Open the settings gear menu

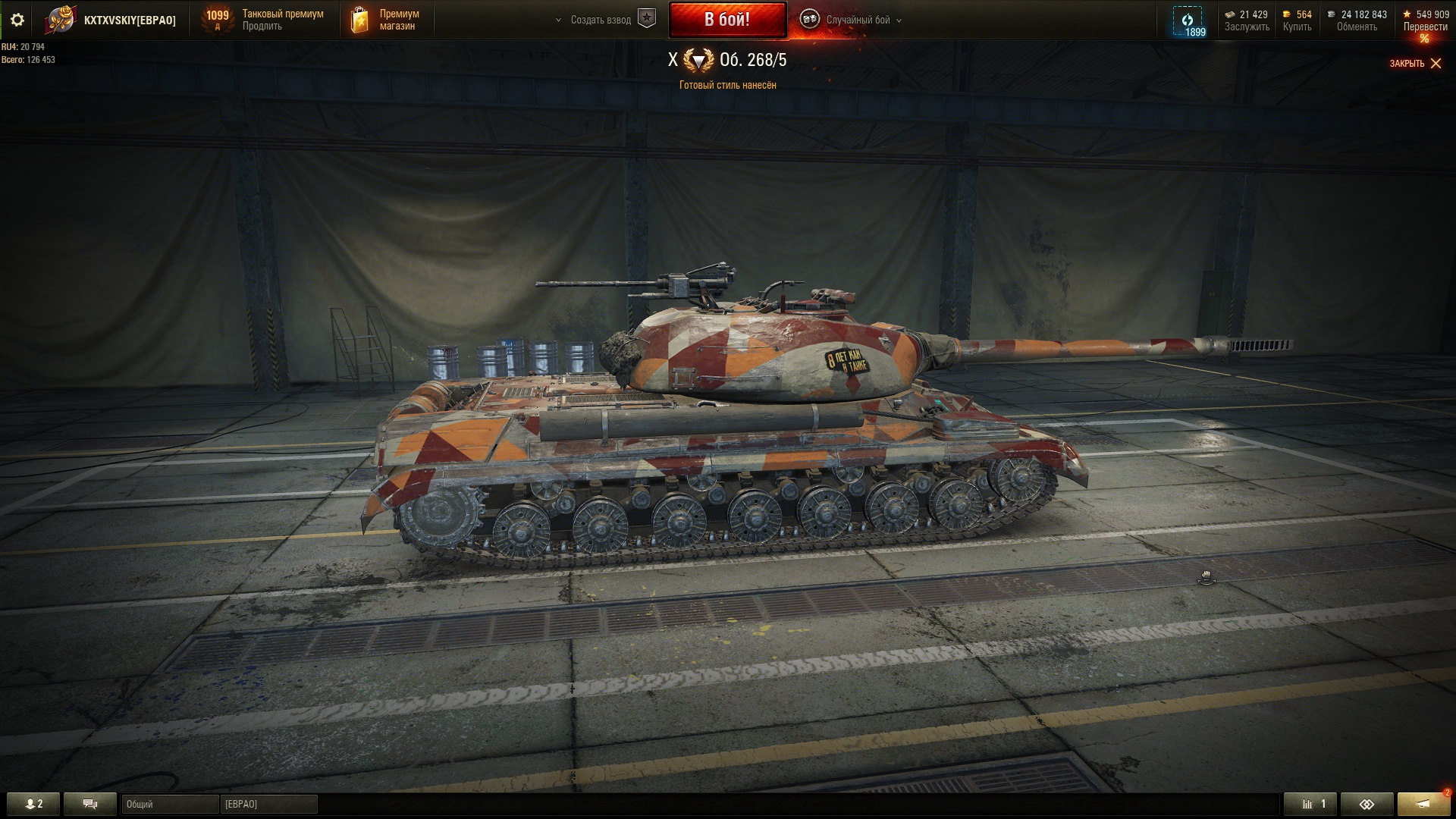point(17,20)
